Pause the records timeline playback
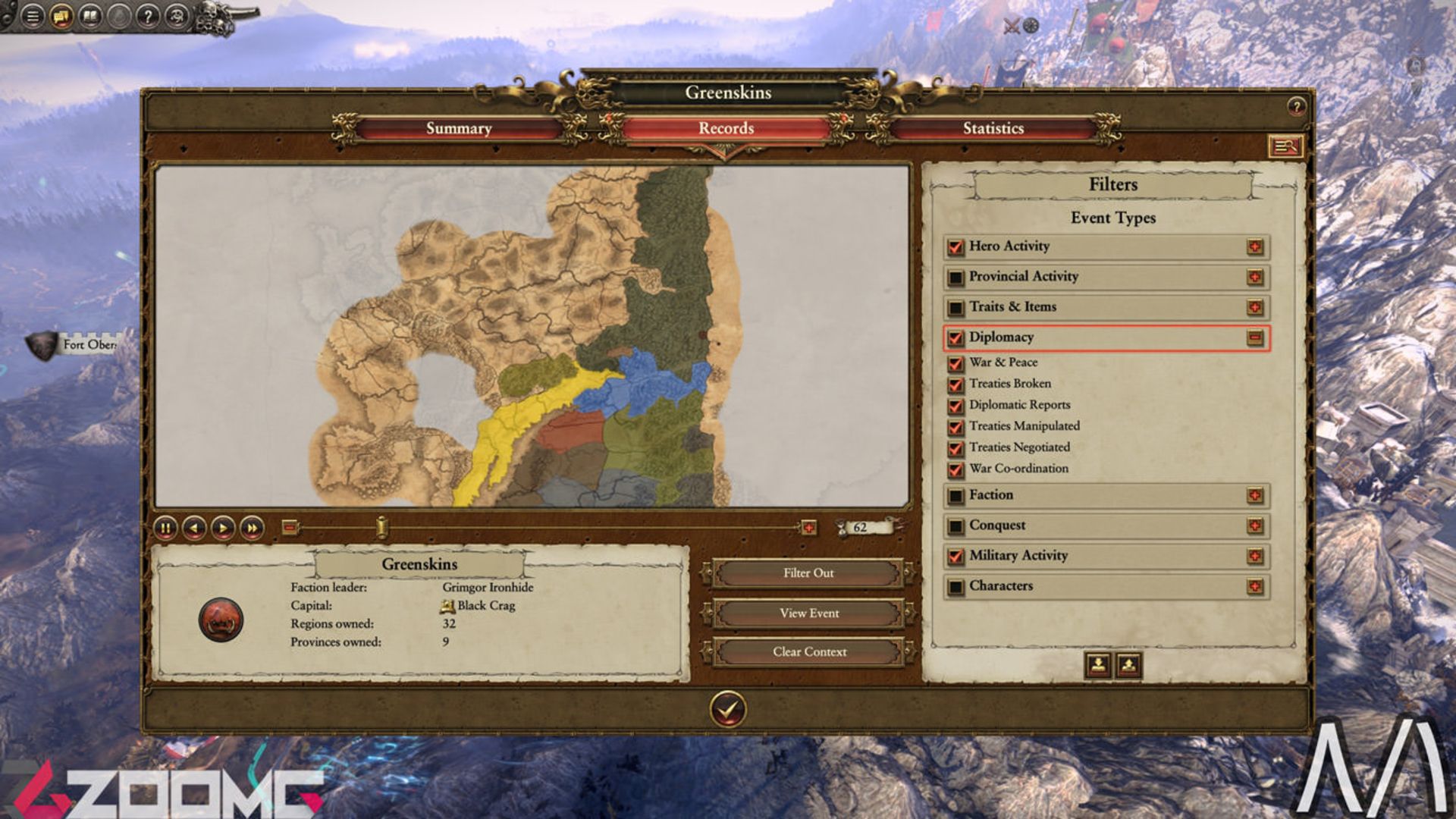The image size is (1456, 819). [x=165, y=528]
